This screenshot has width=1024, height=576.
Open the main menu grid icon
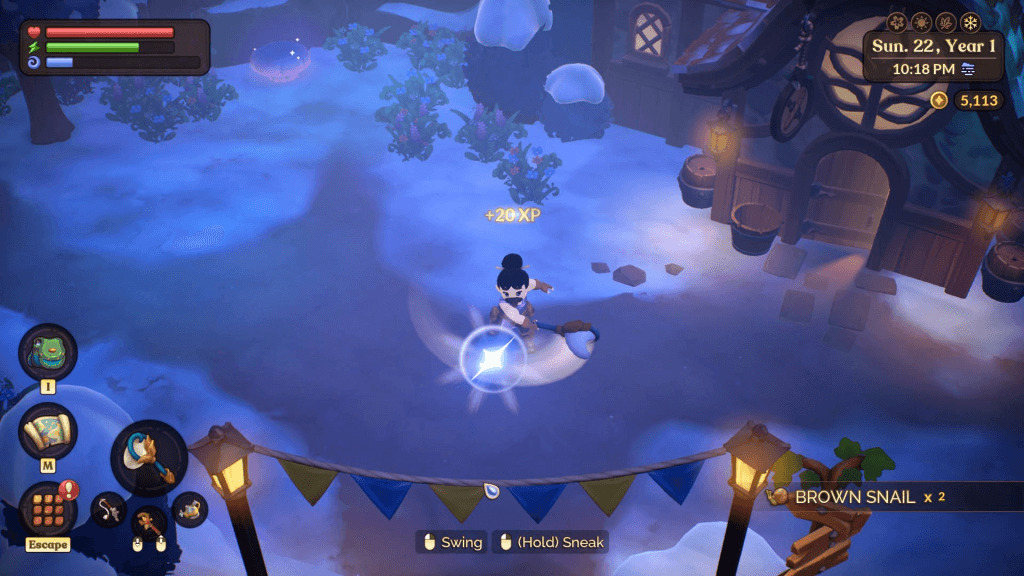(47, 508)
